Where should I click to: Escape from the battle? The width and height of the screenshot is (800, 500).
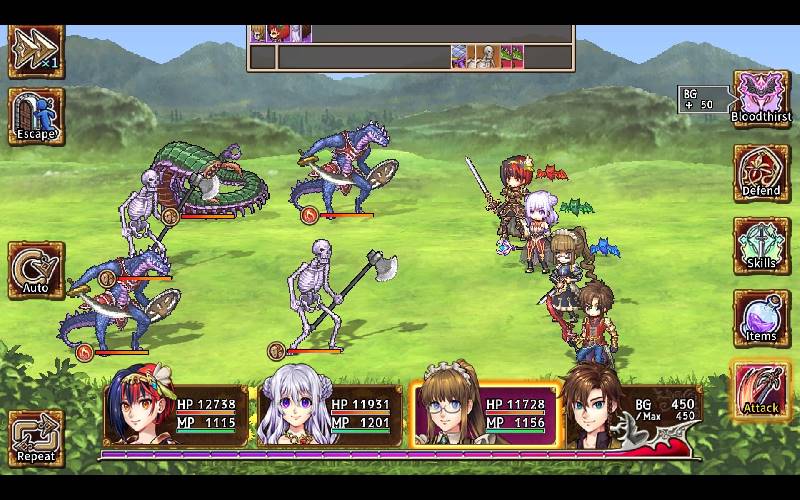[36, 116]
